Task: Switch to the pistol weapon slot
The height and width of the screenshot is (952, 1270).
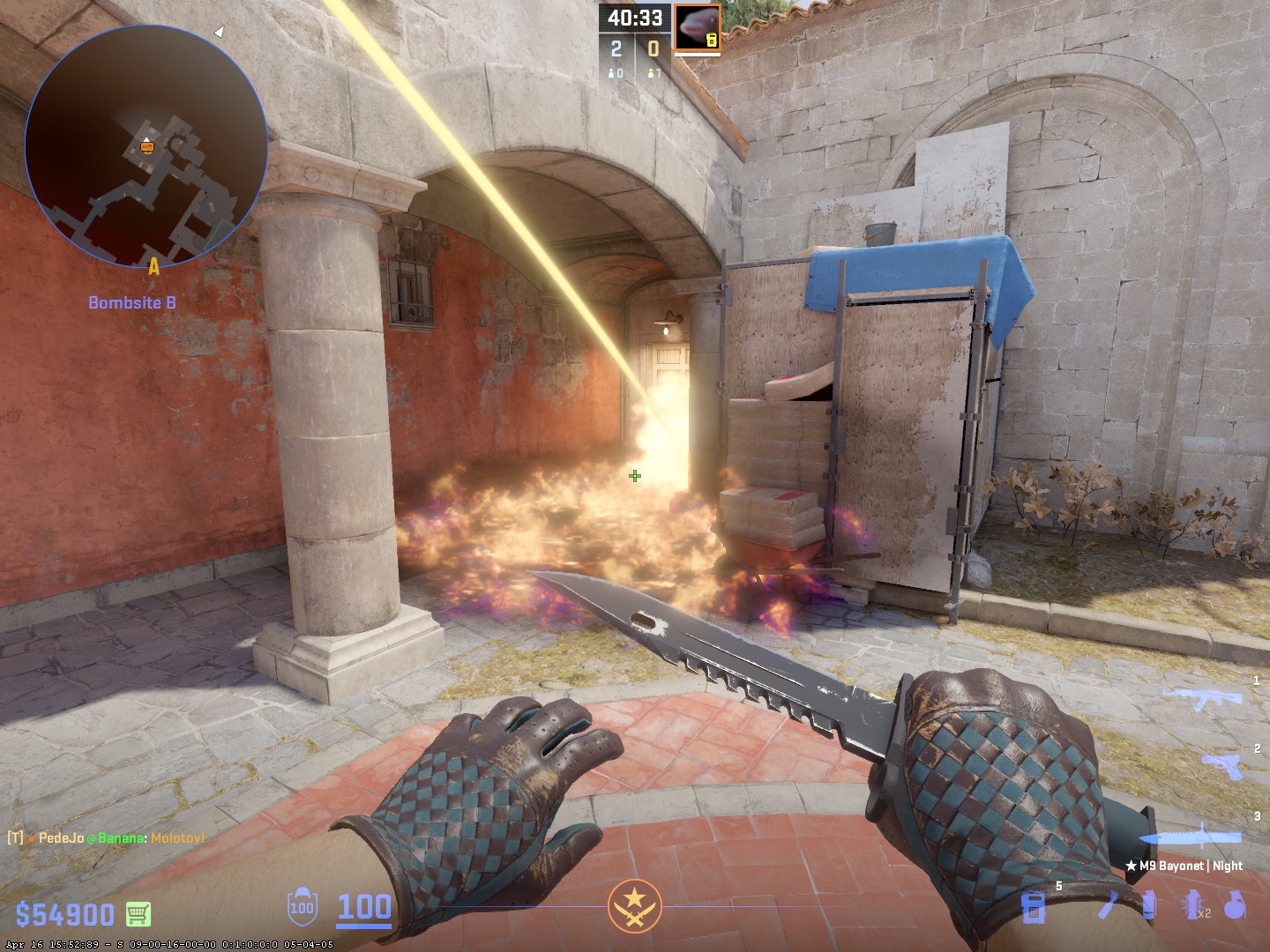Action: pyautogui.click(x=1222, y=765)
